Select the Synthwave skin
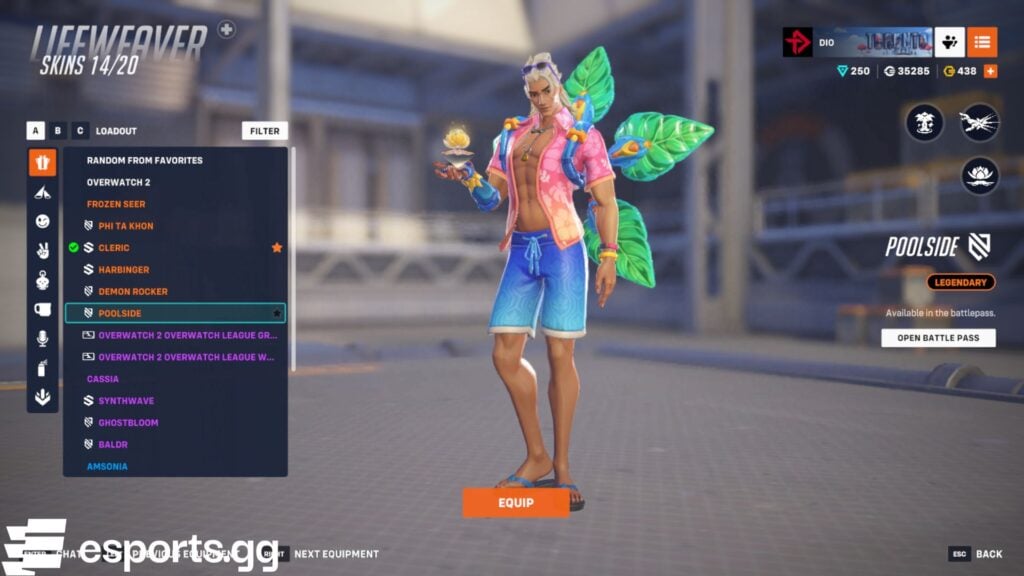 126,401
